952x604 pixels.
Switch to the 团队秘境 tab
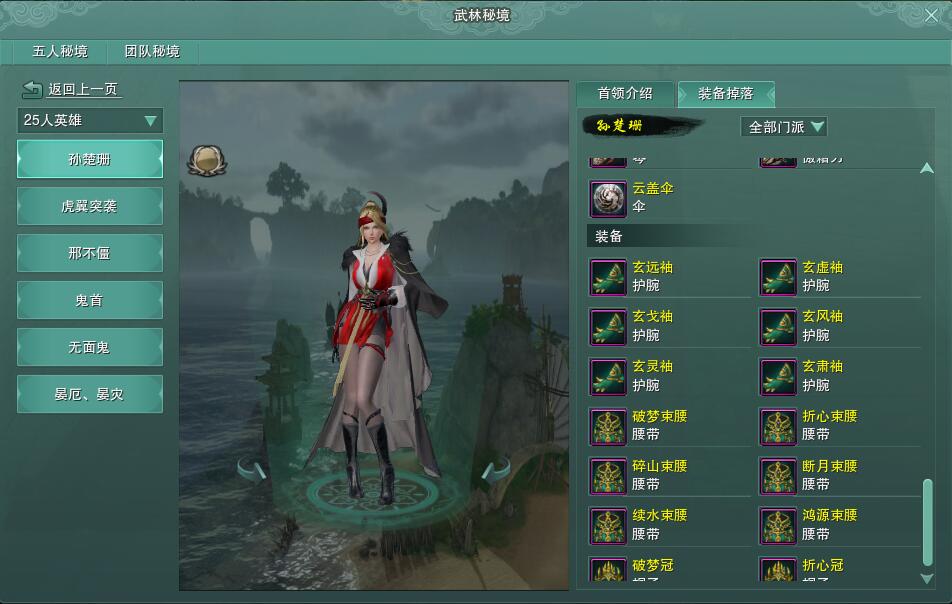pos(152,52)
